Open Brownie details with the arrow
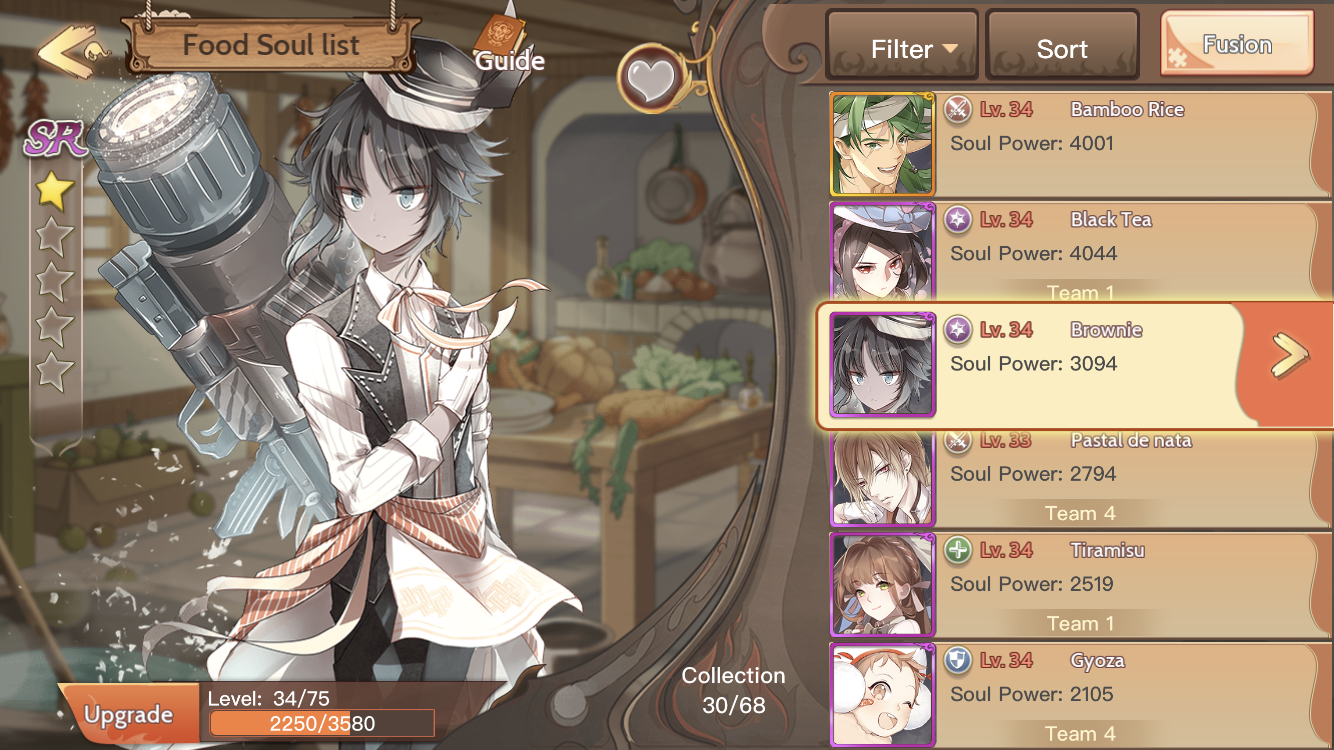Image resolution: width=1334 pixels, height=750 pixels. pyautogui.click(x=1289, y=357)
